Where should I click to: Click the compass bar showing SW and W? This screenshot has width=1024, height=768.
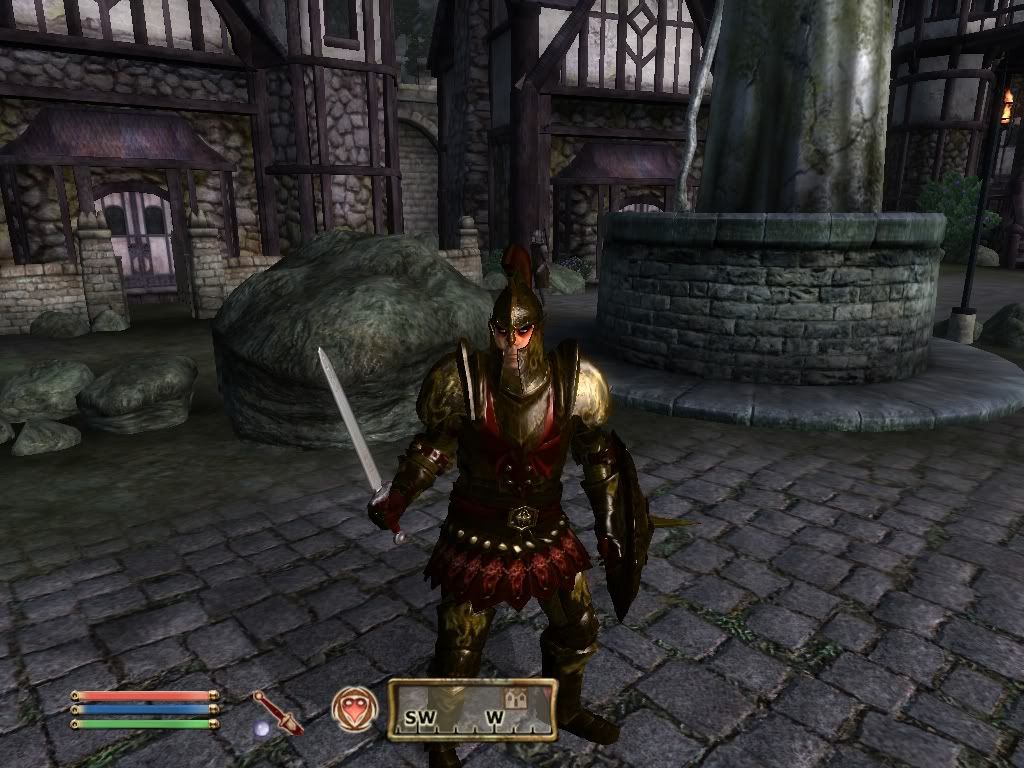click(x=472, y=710)
